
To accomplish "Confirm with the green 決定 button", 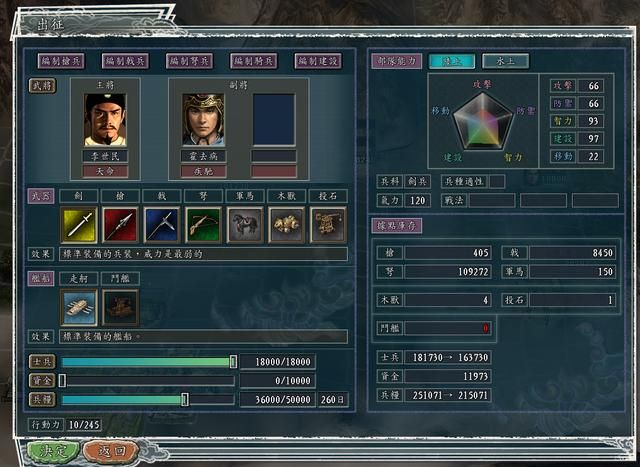I will (x=53, y=451).
